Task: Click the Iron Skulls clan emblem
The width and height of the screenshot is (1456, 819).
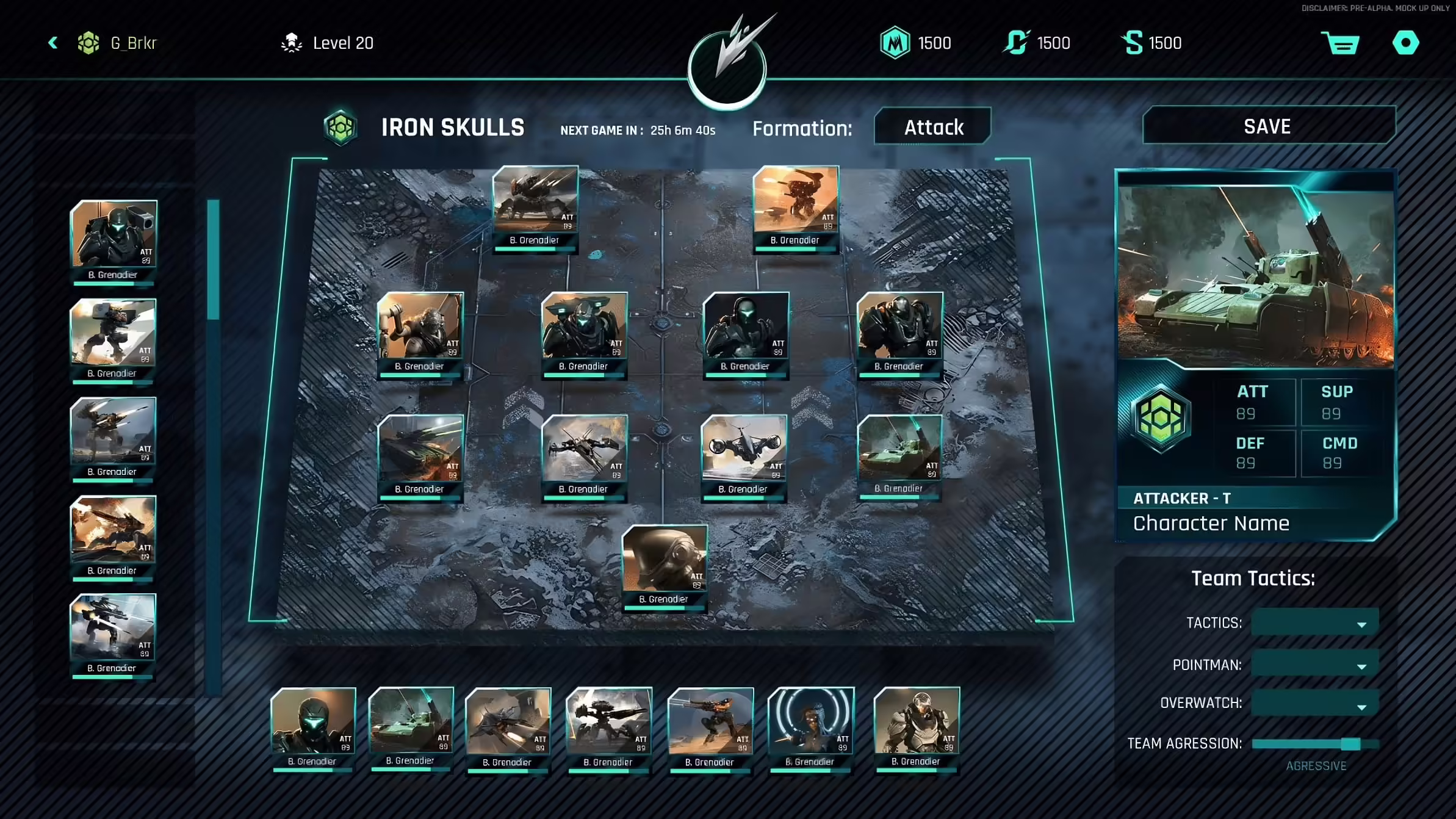Action: click(x=341, y=126)
